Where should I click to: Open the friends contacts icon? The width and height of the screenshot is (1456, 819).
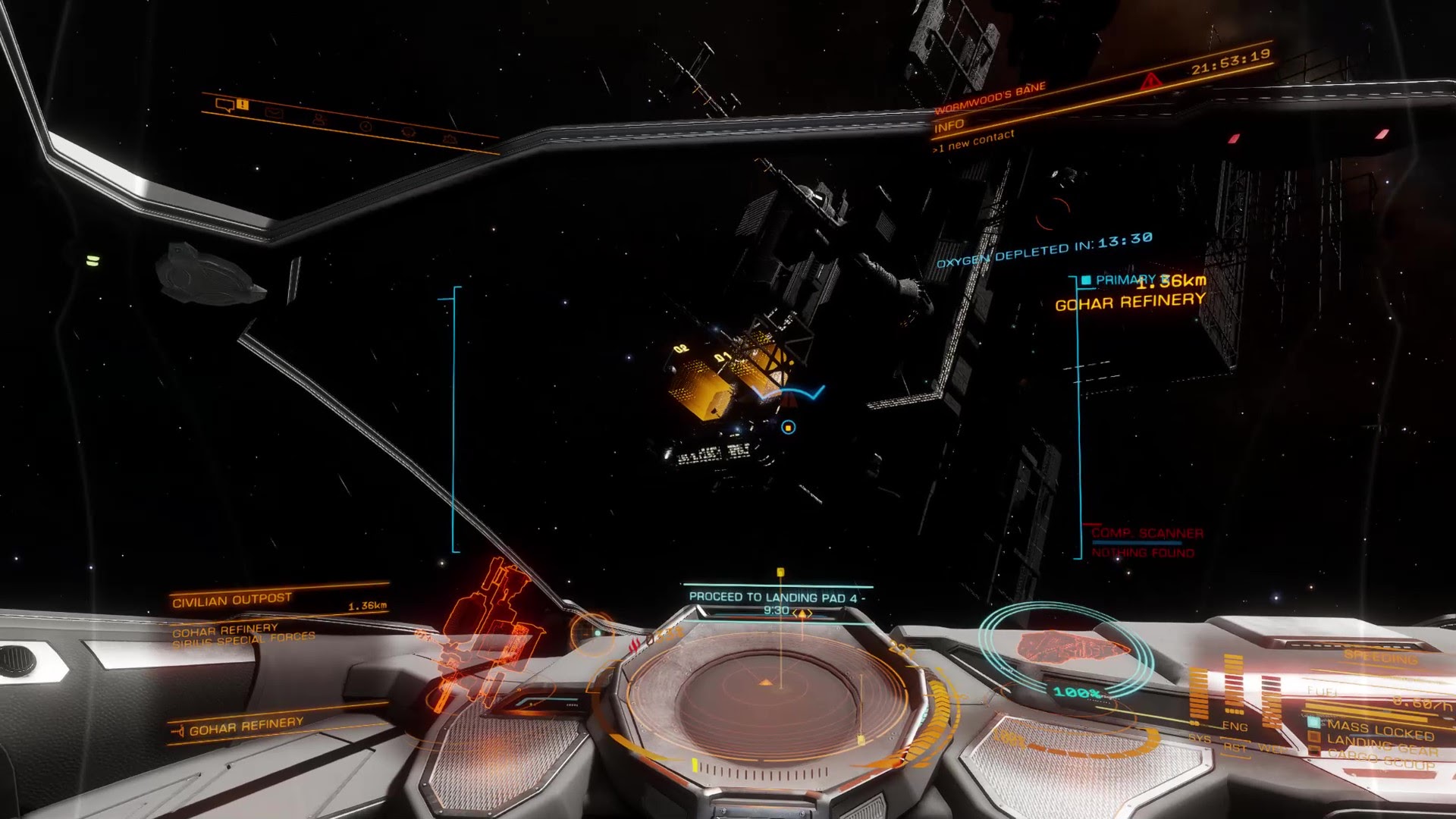pyautogui.click(x=319, y=120)
